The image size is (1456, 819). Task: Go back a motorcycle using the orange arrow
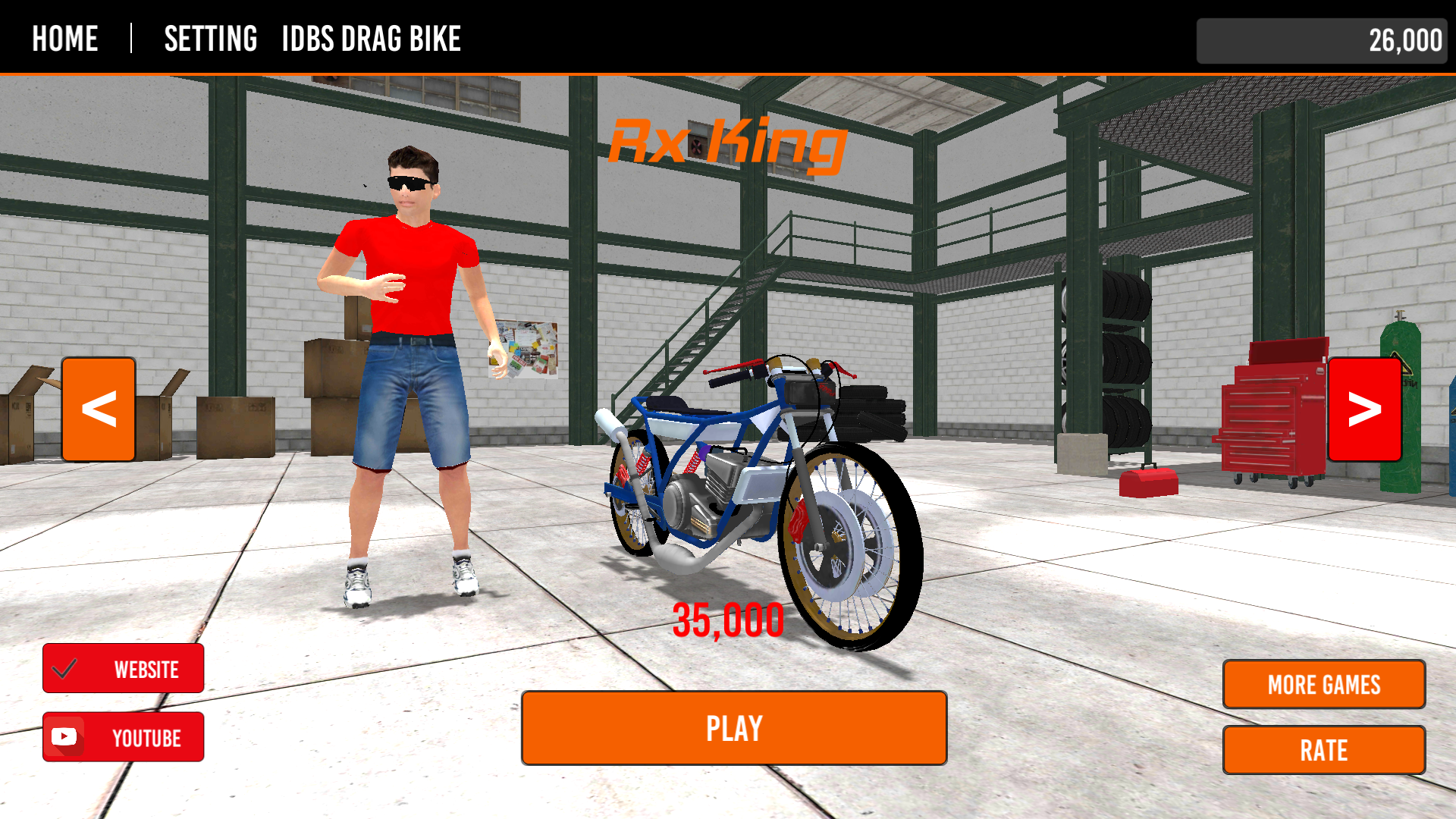[x=98, y=408]
